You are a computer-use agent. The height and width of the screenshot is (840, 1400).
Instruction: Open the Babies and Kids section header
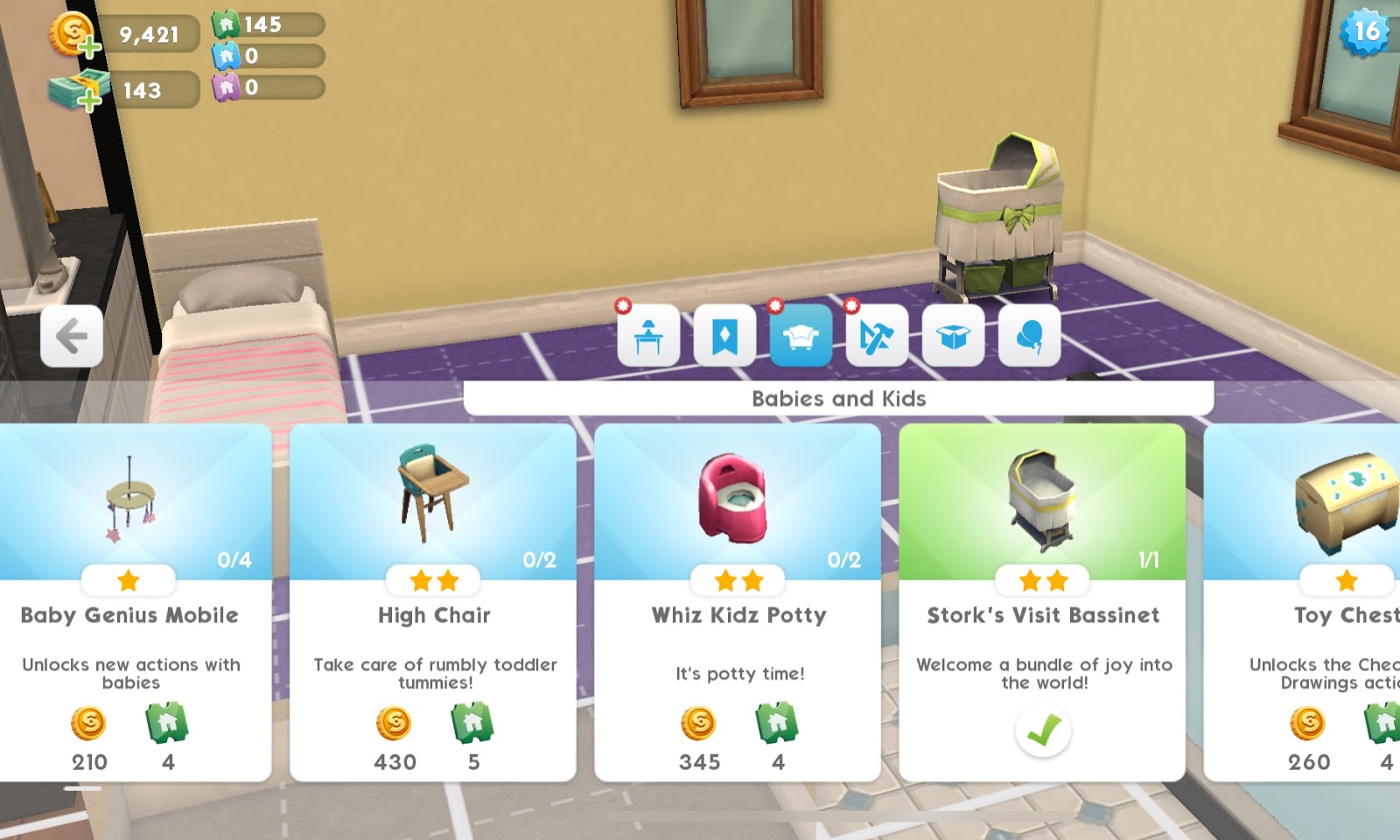tap(840, 398)
